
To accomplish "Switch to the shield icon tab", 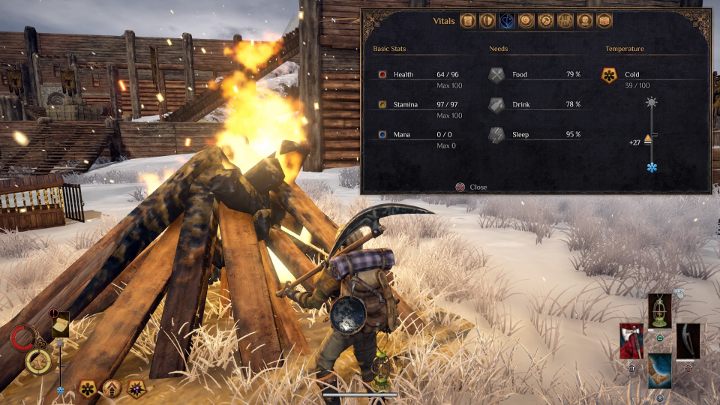I will pos(487,20).
